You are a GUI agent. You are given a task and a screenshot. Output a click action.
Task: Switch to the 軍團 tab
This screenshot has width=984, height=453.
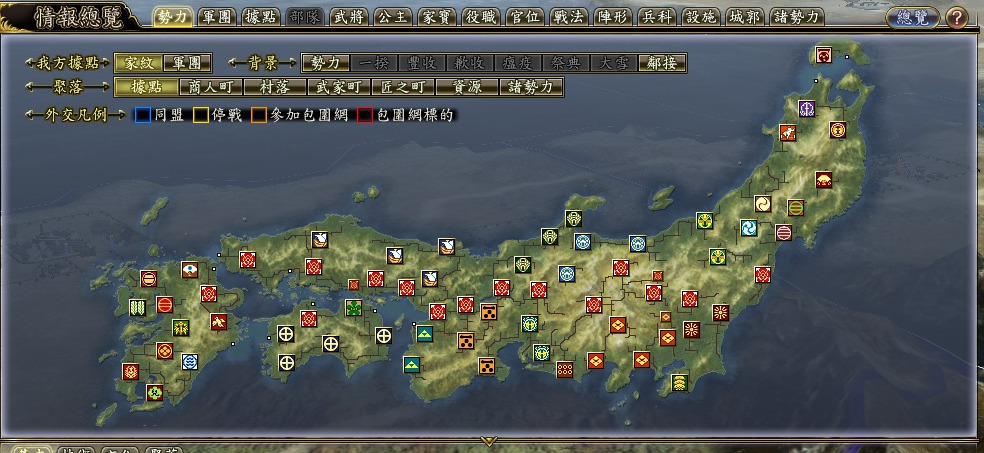coord(218,17)
